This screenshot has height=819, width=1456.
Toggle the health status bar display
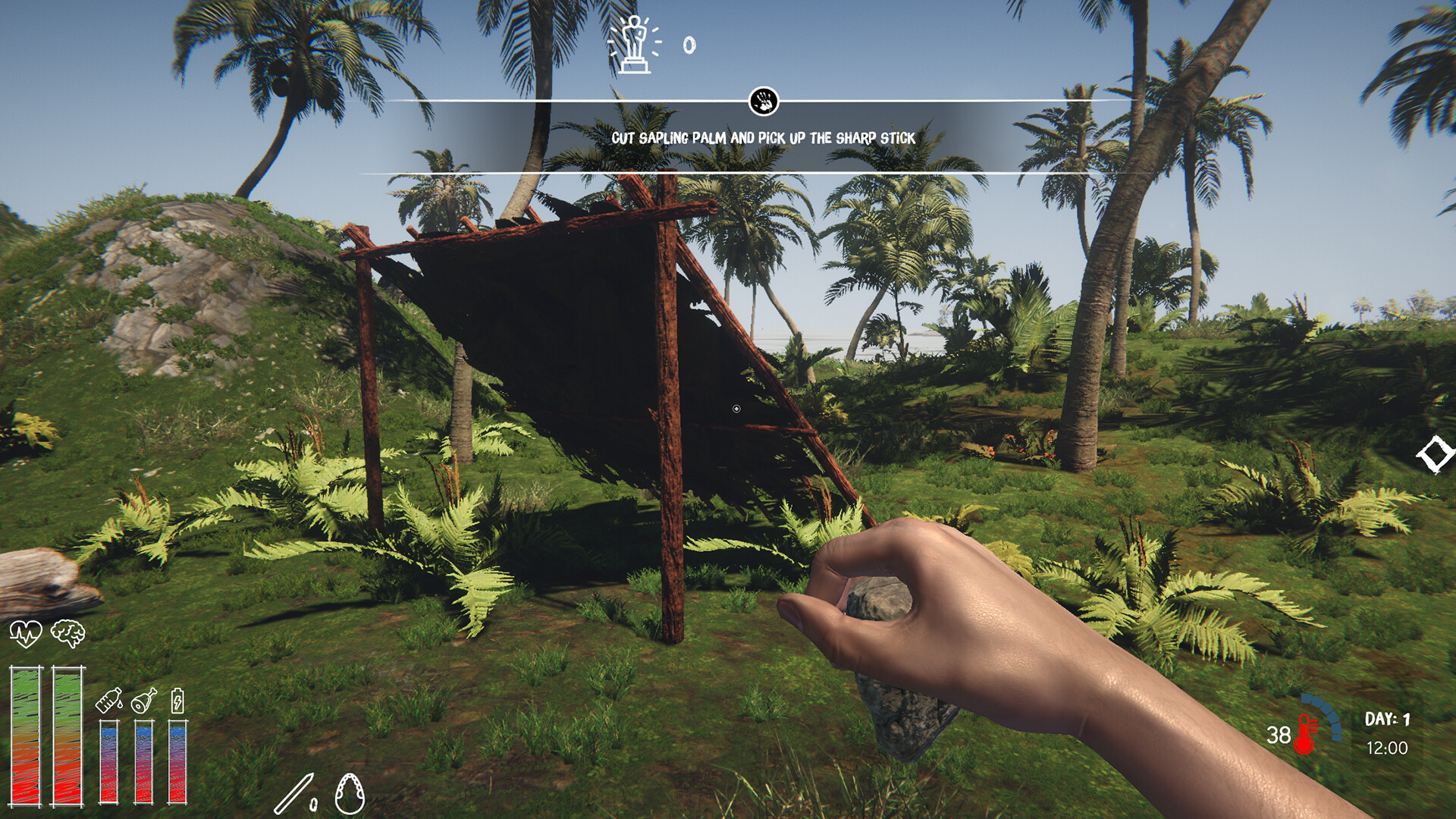point(26,736)
